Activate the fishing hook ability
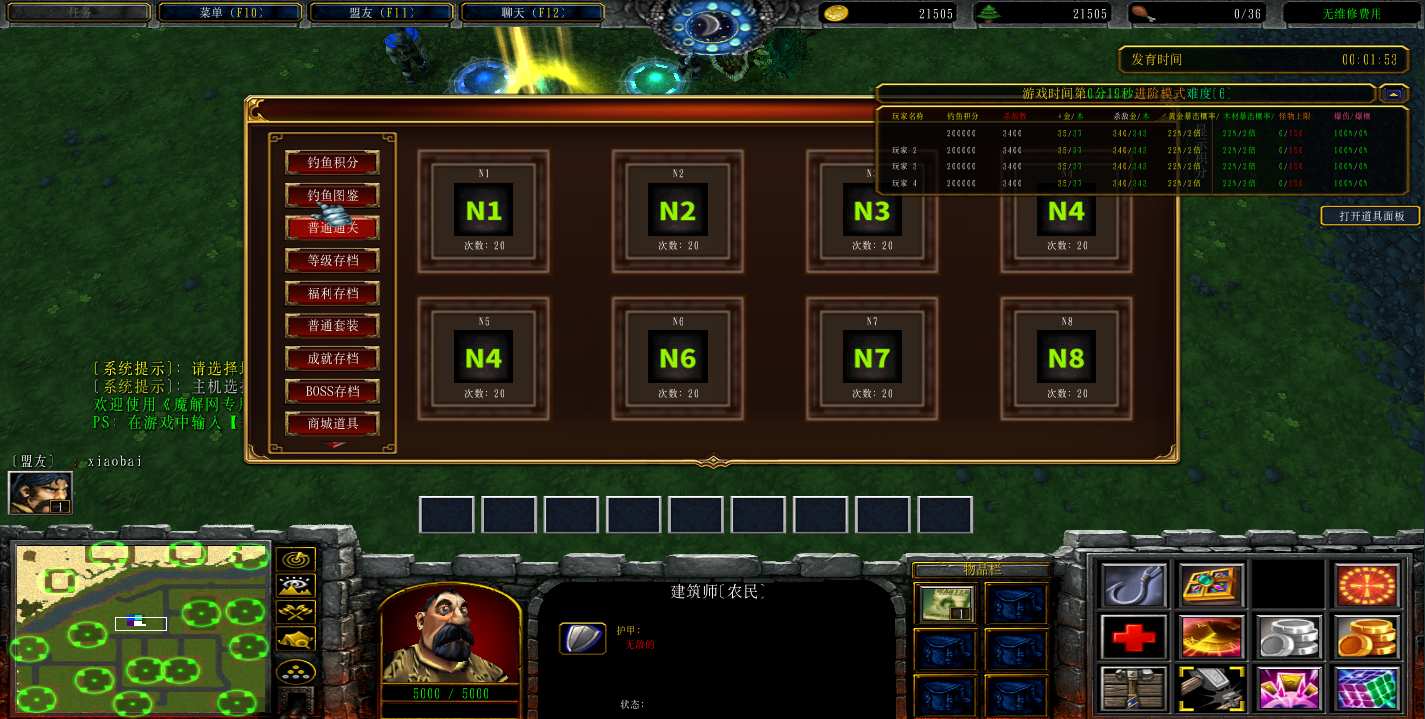Image resolution: width=1425 pixels, height=719 pixels. pos(1134,584)
